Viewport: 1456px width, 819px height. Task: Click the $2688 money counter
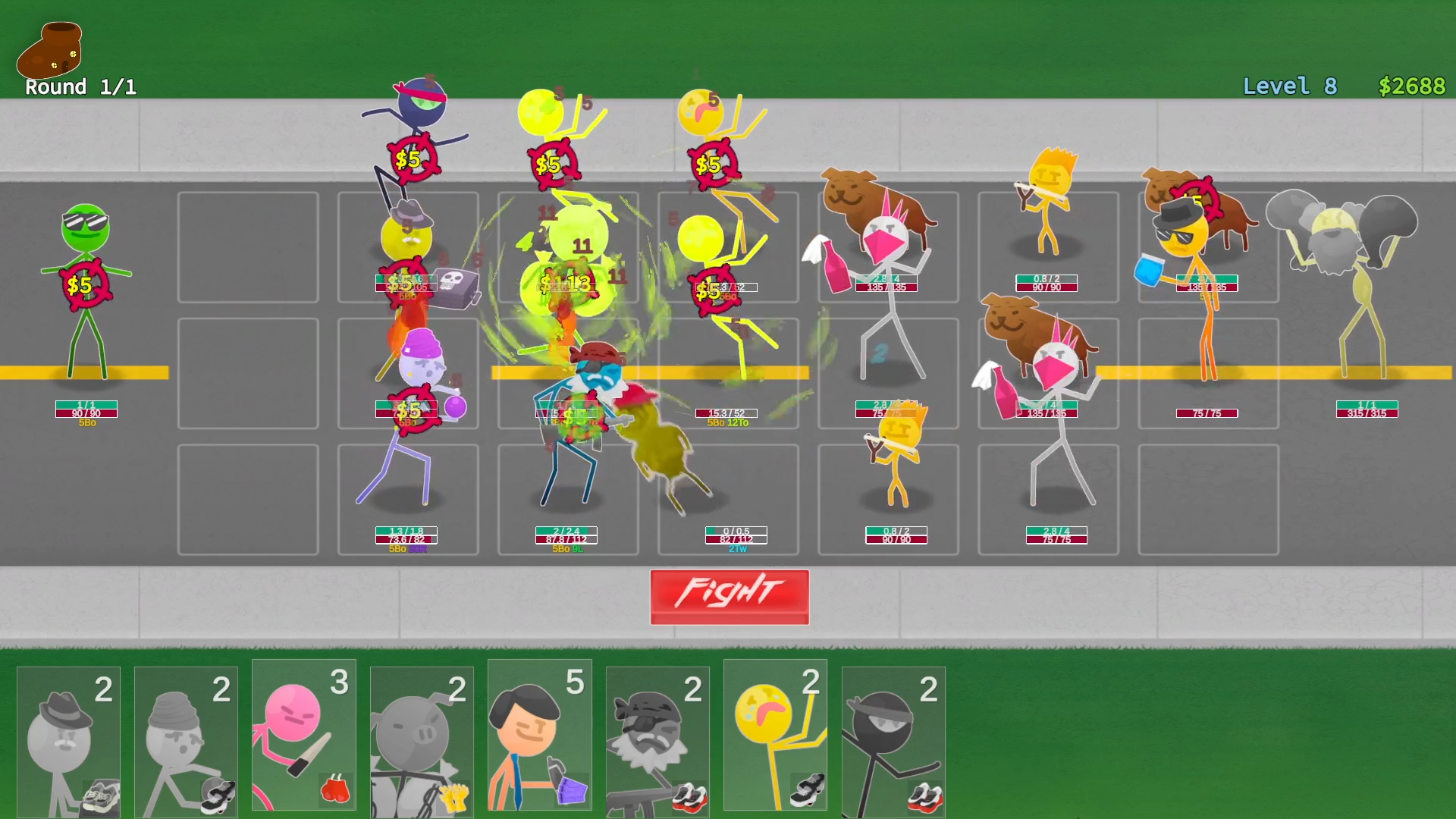1411,86
